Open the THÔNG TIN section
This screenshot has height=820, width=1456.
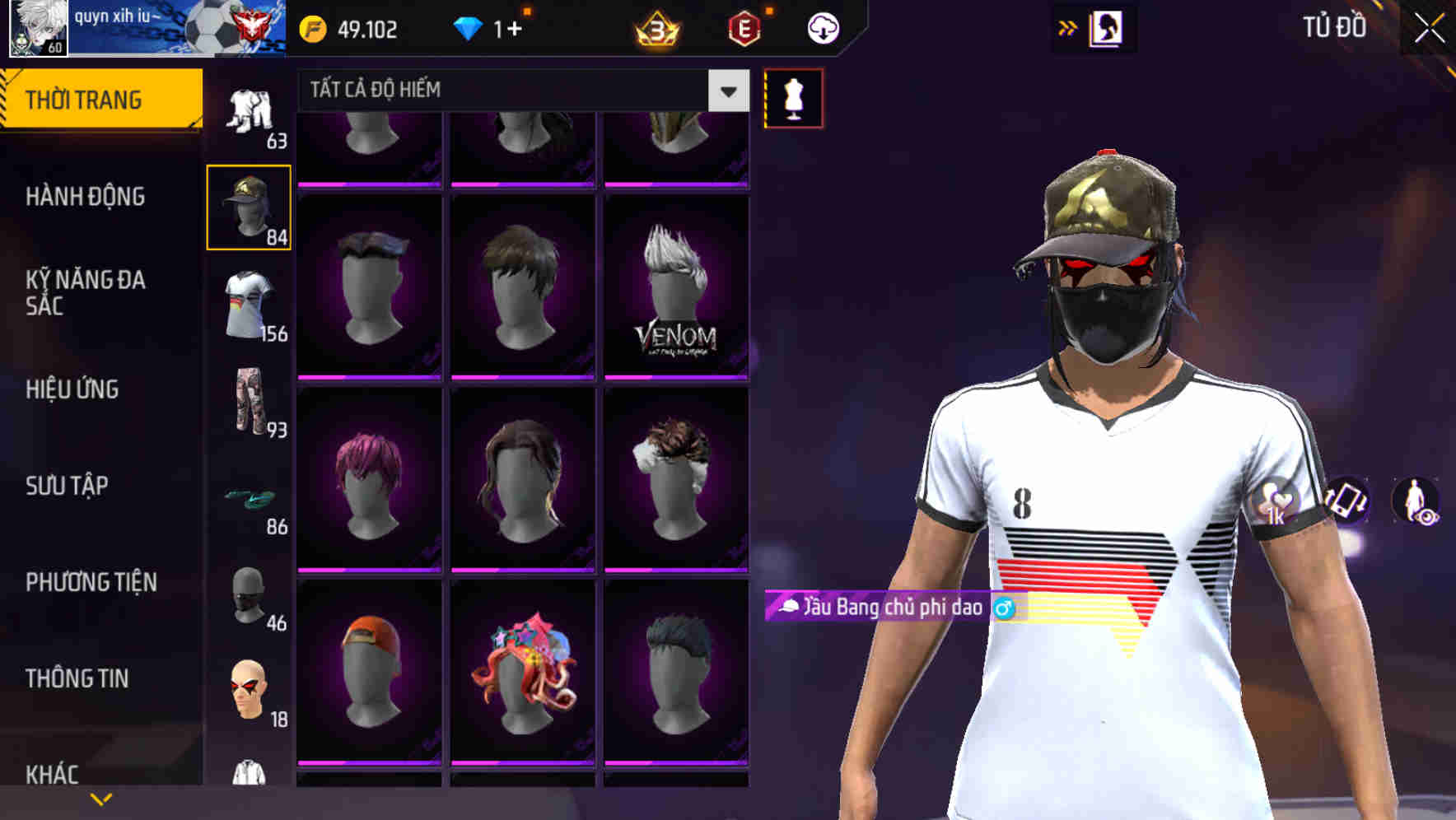(x=79, y=678)
